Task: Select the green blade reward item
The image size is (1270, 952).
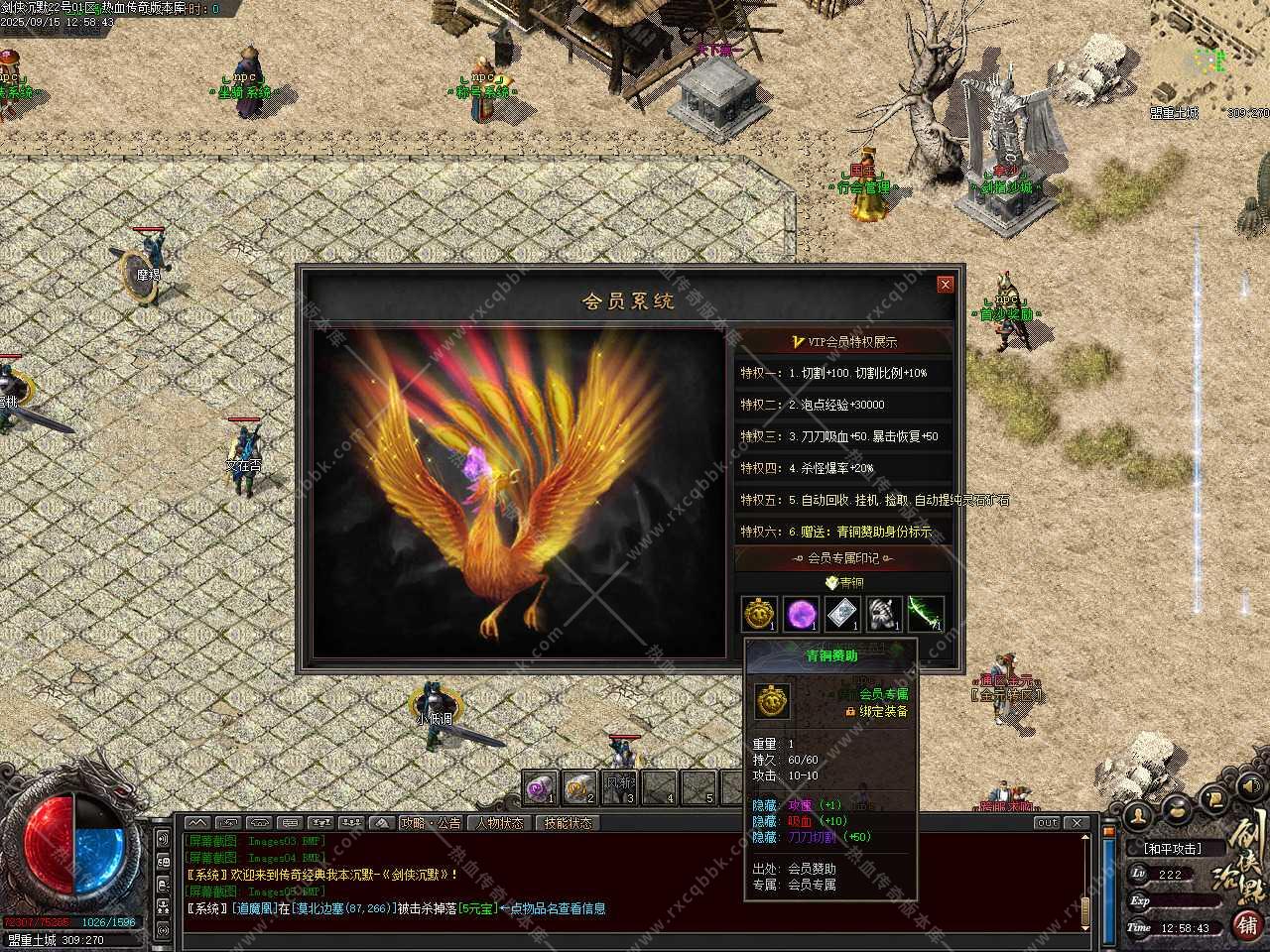Action: [x=925, y=615]
